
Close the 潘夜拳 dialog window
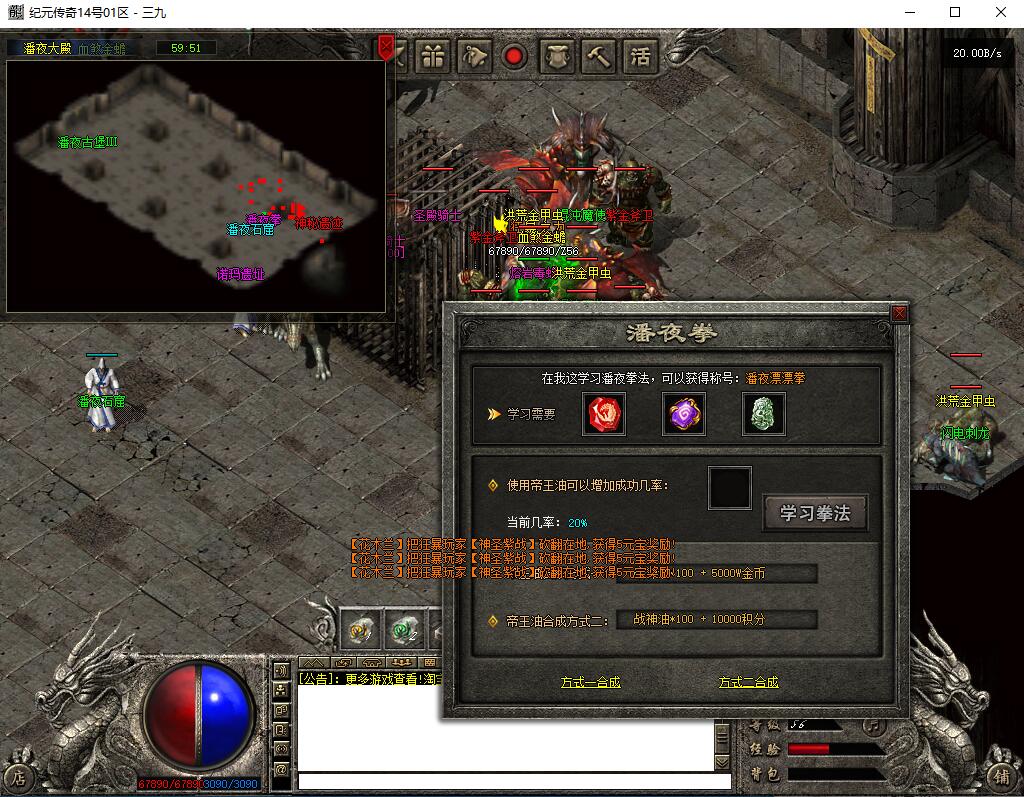[x=899, y=313]
